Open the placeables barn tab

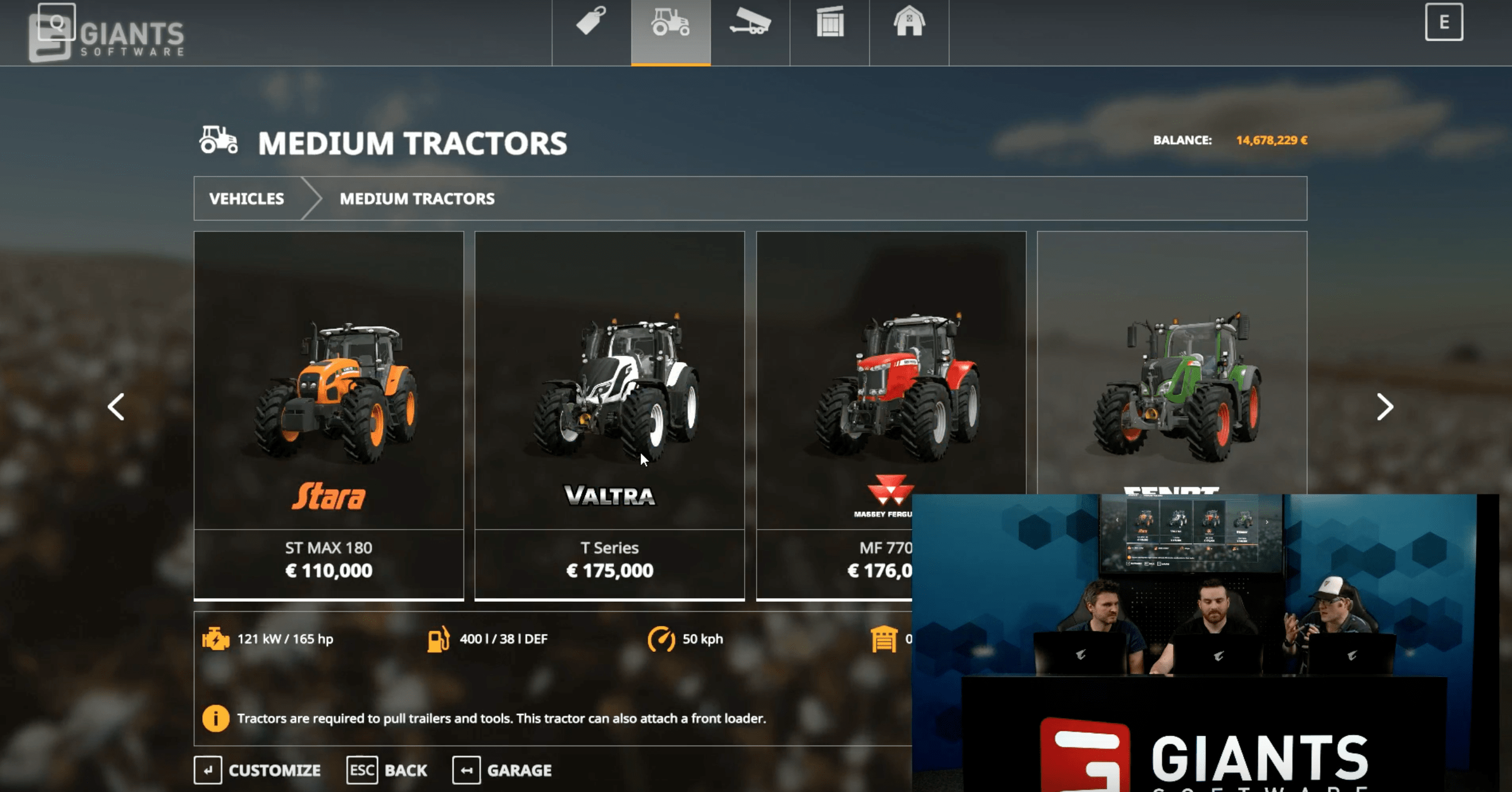tap(909, 24)
